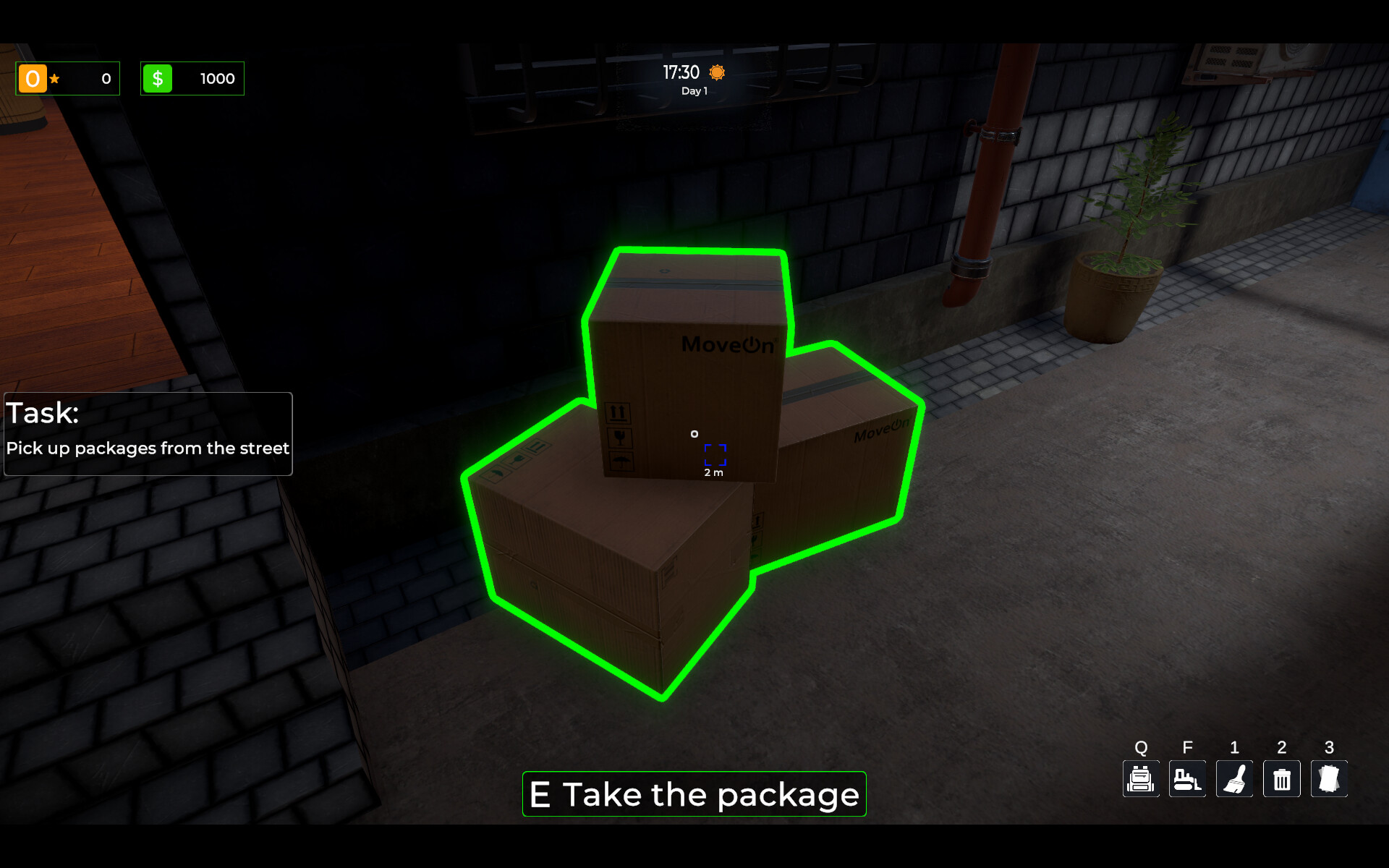Select the papers item in slot 3
Screen dimensions: 1389x868
point(1328,779)
